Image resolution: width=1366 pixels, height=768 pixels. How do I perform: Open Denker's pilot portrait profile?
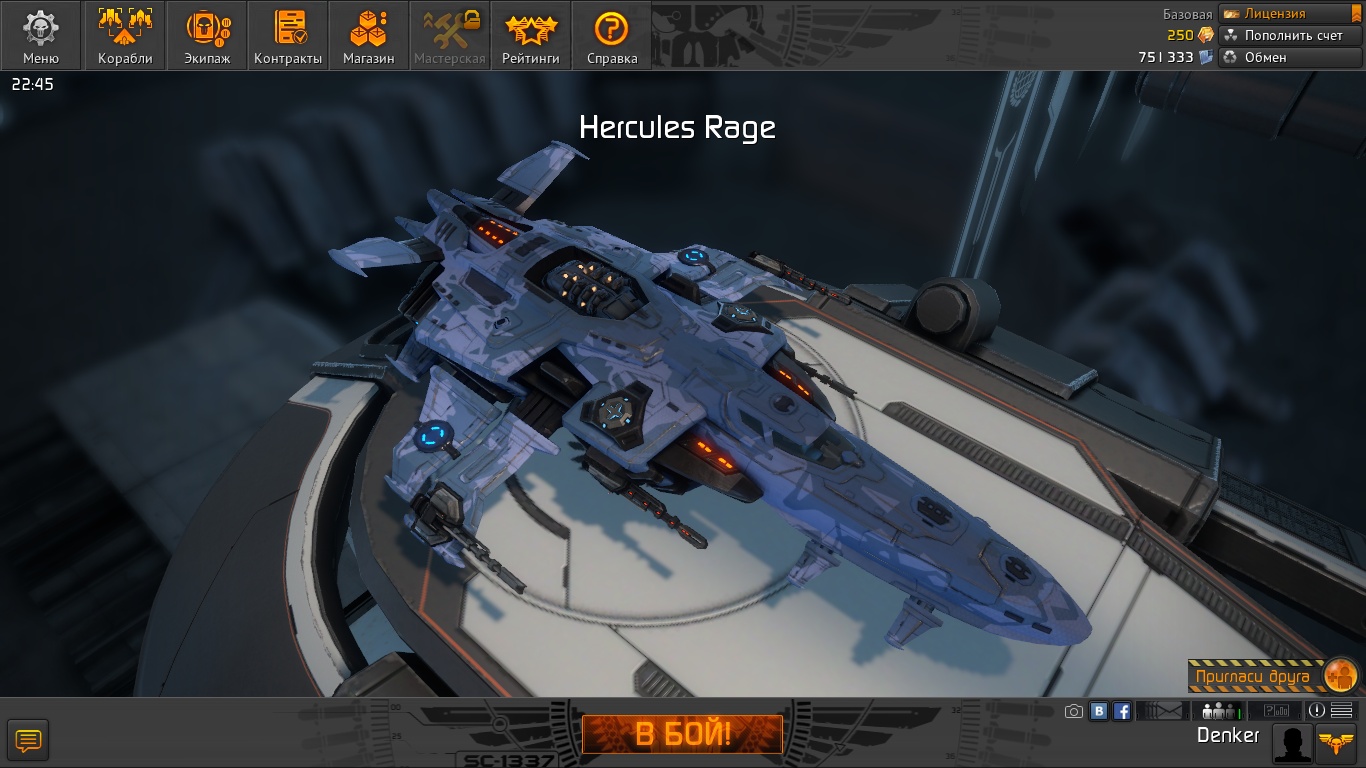tap(1292, 743)
